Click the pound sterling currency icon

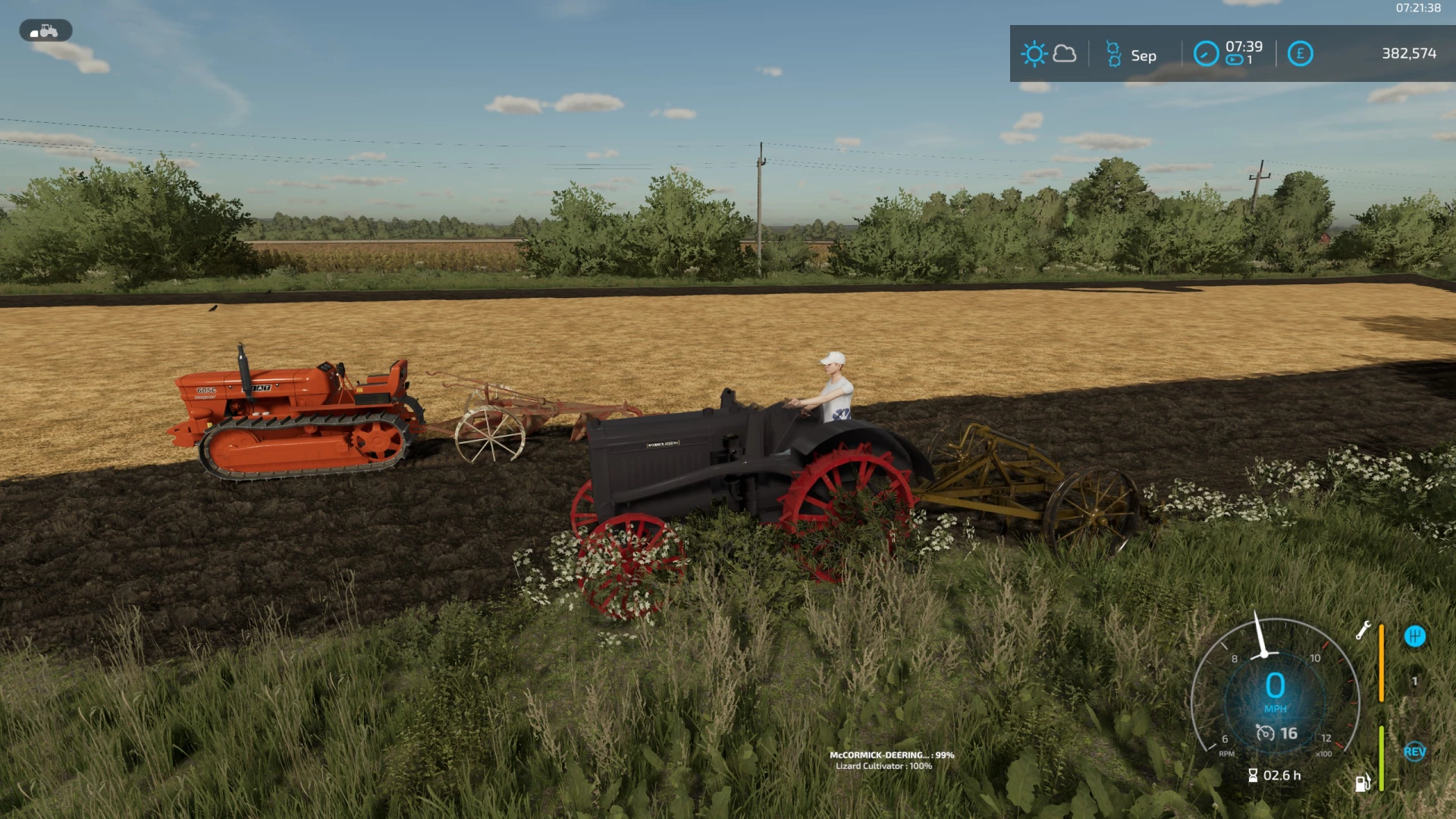[1301, 54]
